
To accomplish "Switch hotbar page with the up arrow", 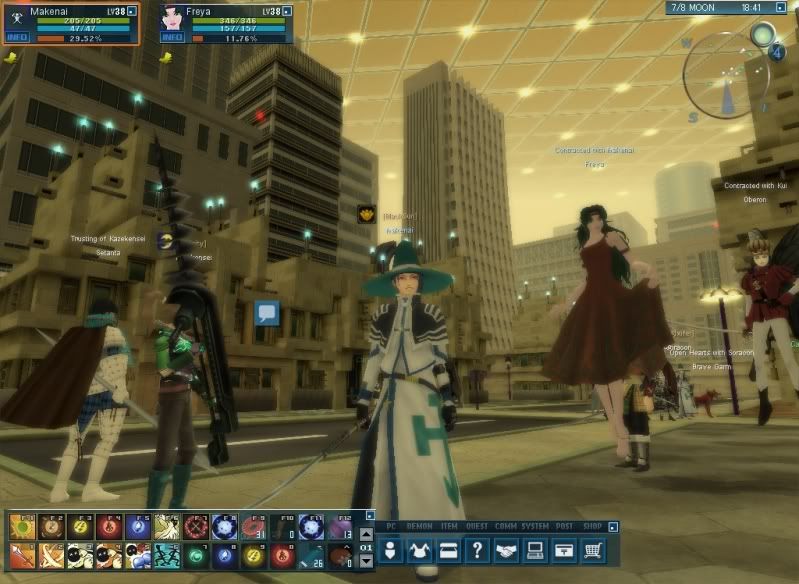I will tap(366, 534).
